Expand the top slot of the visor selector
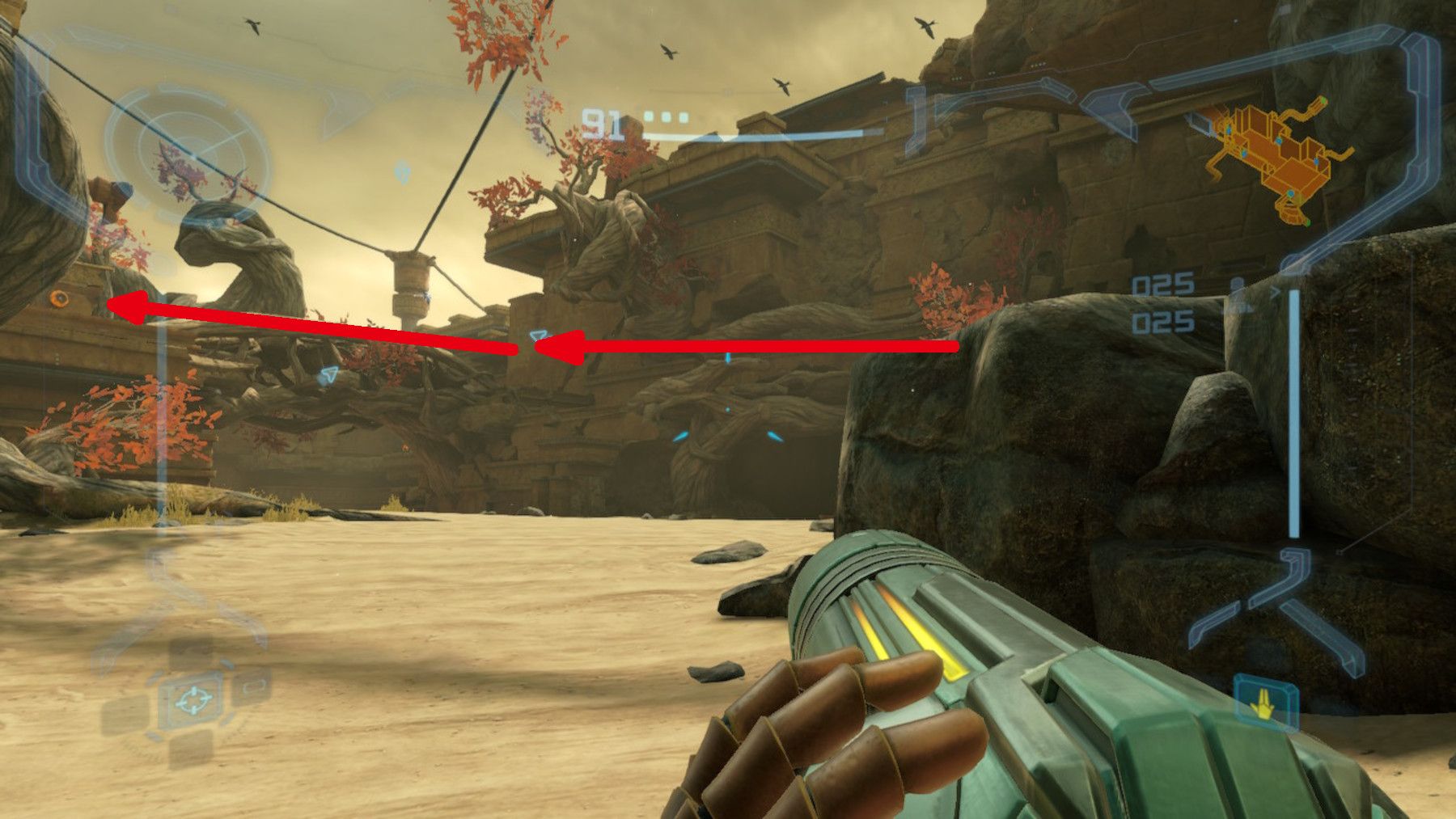Screen dimensions: 1456x819 192,653
